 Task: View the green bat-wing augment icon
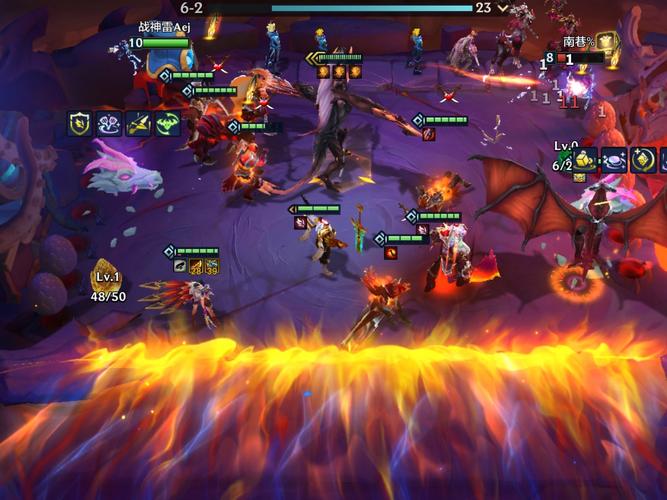point(167,124)
